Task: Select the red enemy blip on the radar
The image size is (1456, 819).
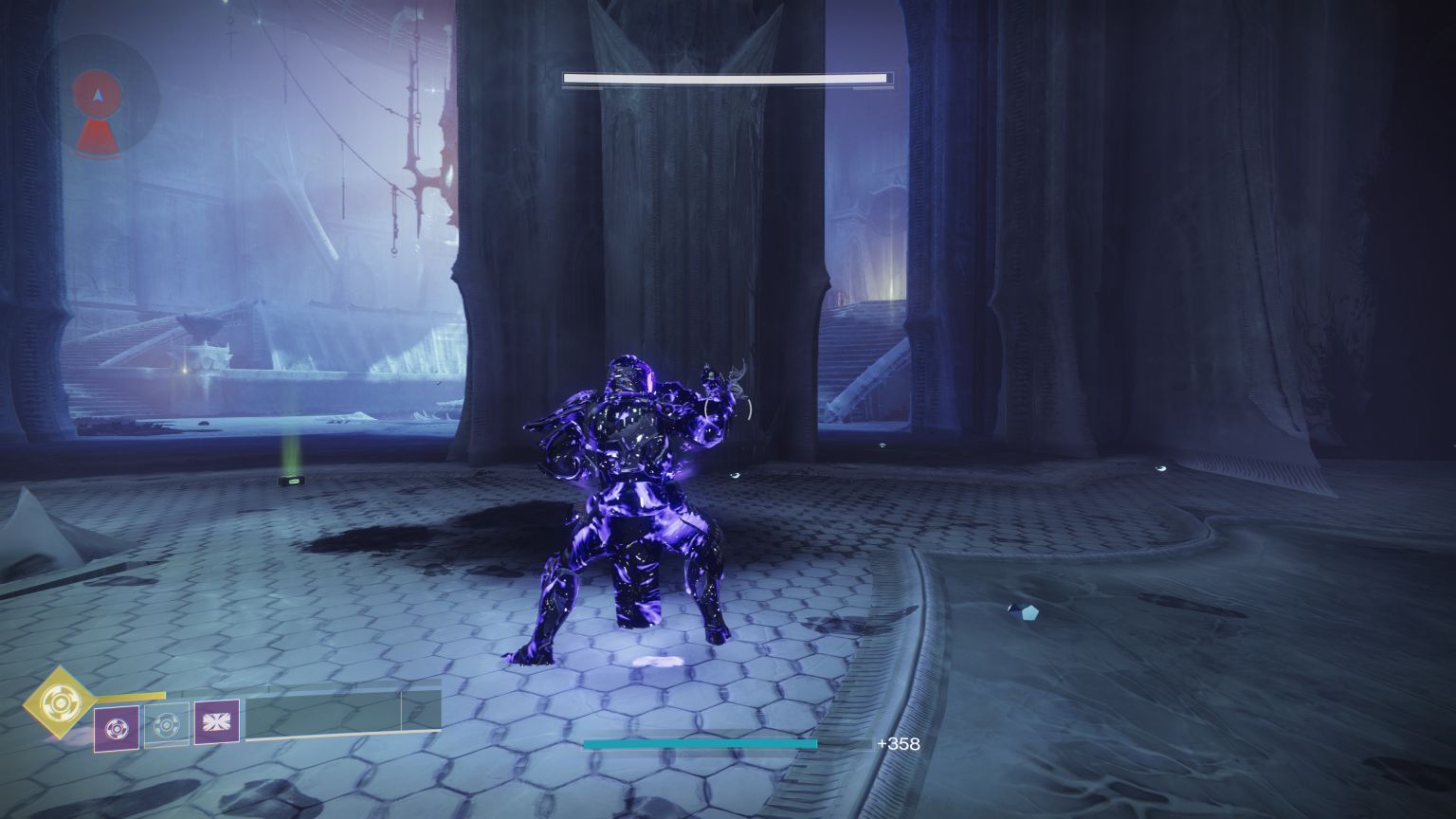Action: 97,135
